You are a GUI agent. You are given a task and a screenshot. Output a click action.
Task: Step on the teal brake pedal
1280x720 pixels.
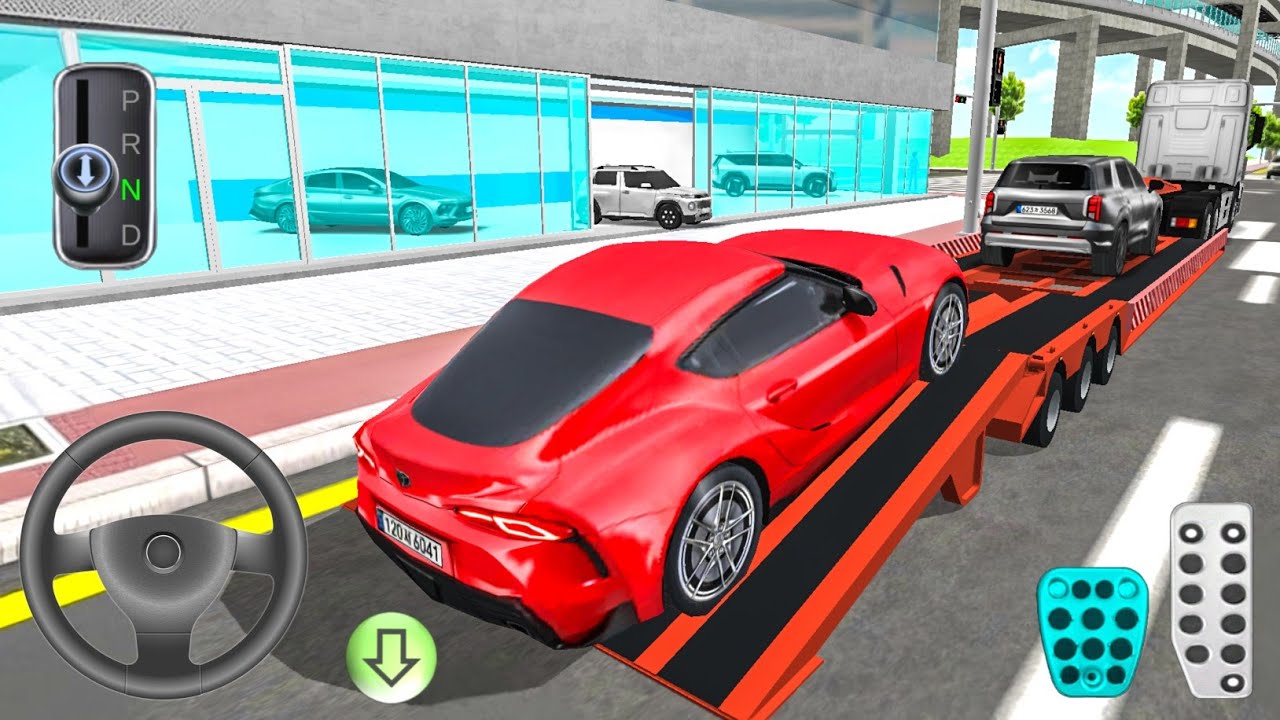pyautogui.click(x=1092, y=631)
